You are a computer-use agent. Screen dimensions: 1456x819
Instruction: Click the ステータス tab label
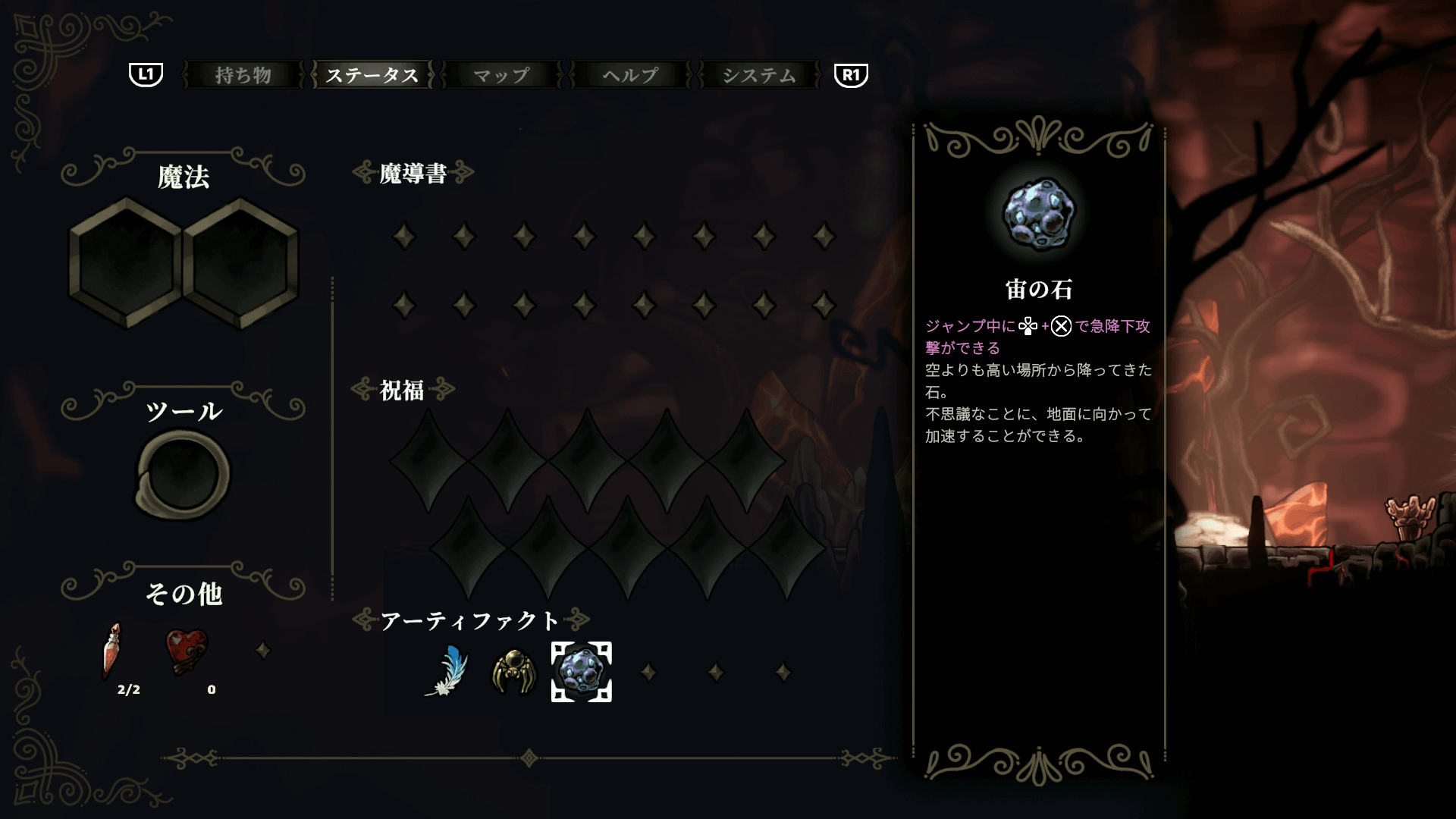(x=371, y=75)
